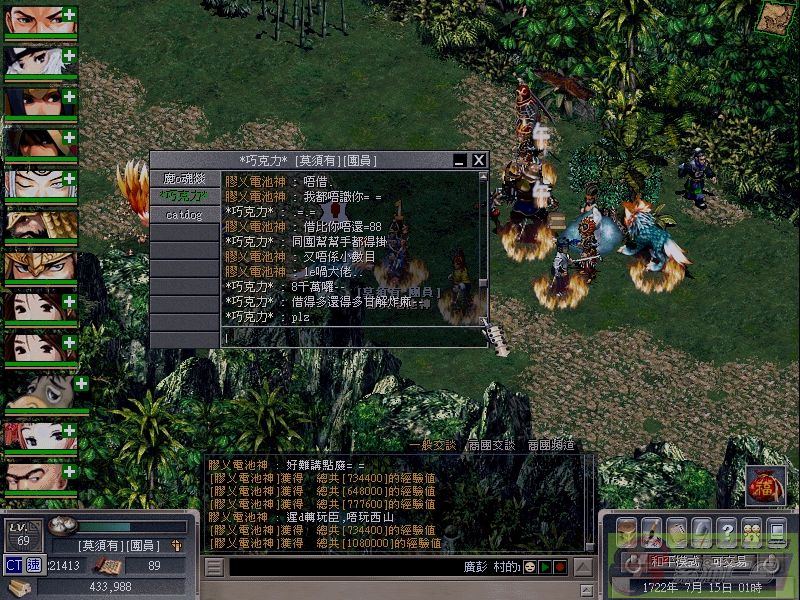Open the two-figures friends icon
This screenshot has width=800, height=600.
pyautogui.click(x=750, y=530)
